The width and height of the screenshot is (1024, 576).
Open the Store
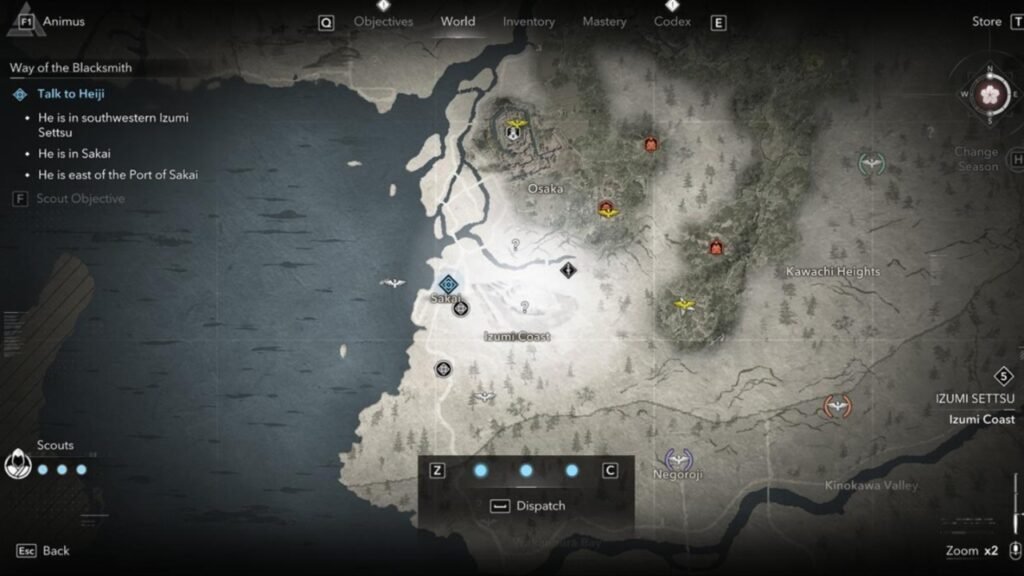click(986, 22)
